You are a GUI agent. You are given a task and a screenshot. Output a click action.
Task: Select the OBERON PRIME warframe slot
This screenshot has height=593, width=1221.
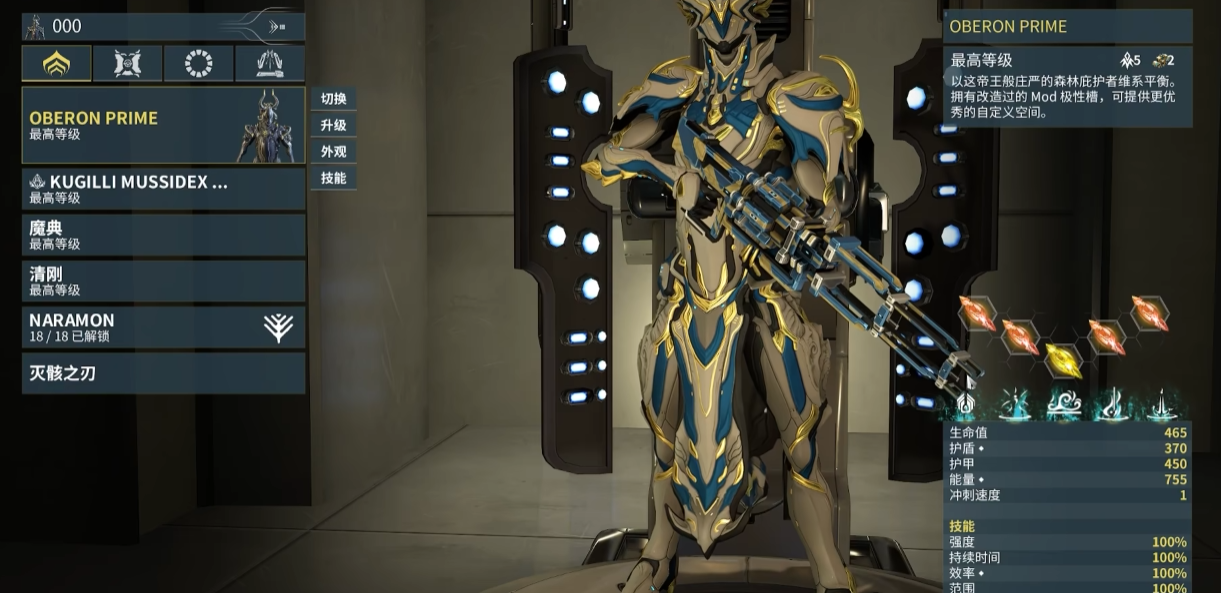[x=163, y=125]
